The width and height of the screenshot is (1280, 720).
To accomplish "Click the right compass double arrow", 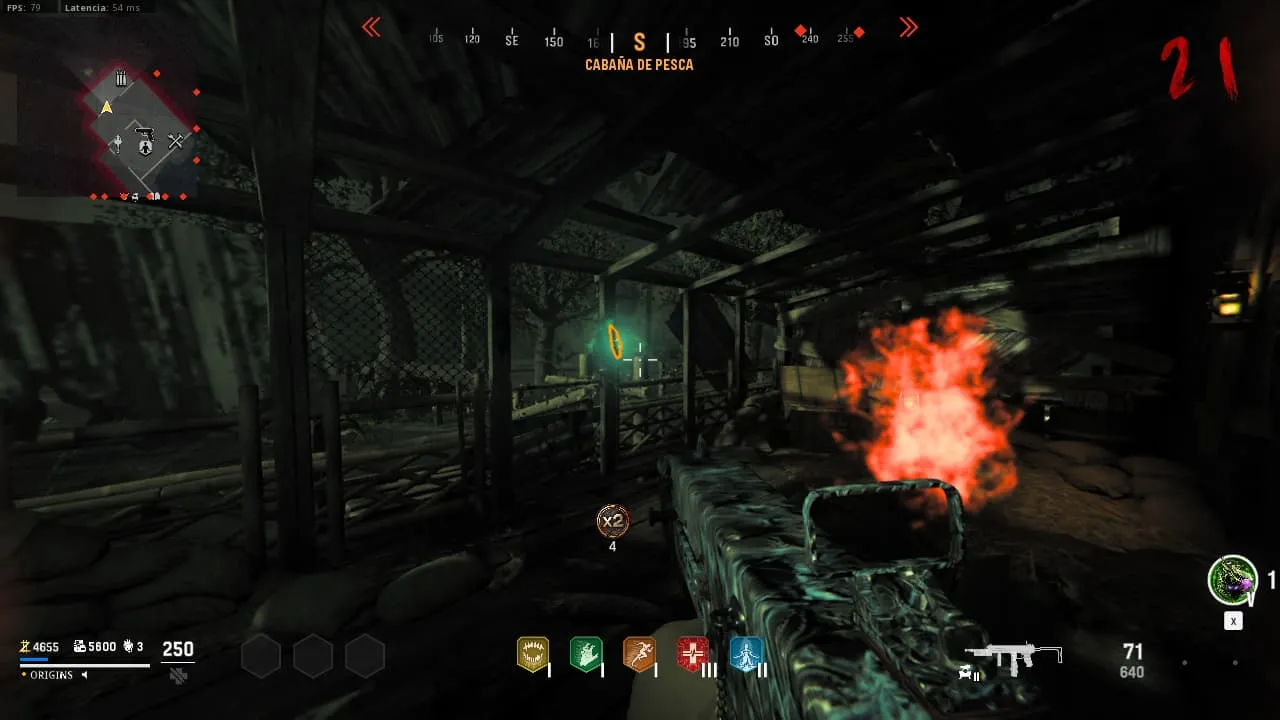I will [908, 28].
